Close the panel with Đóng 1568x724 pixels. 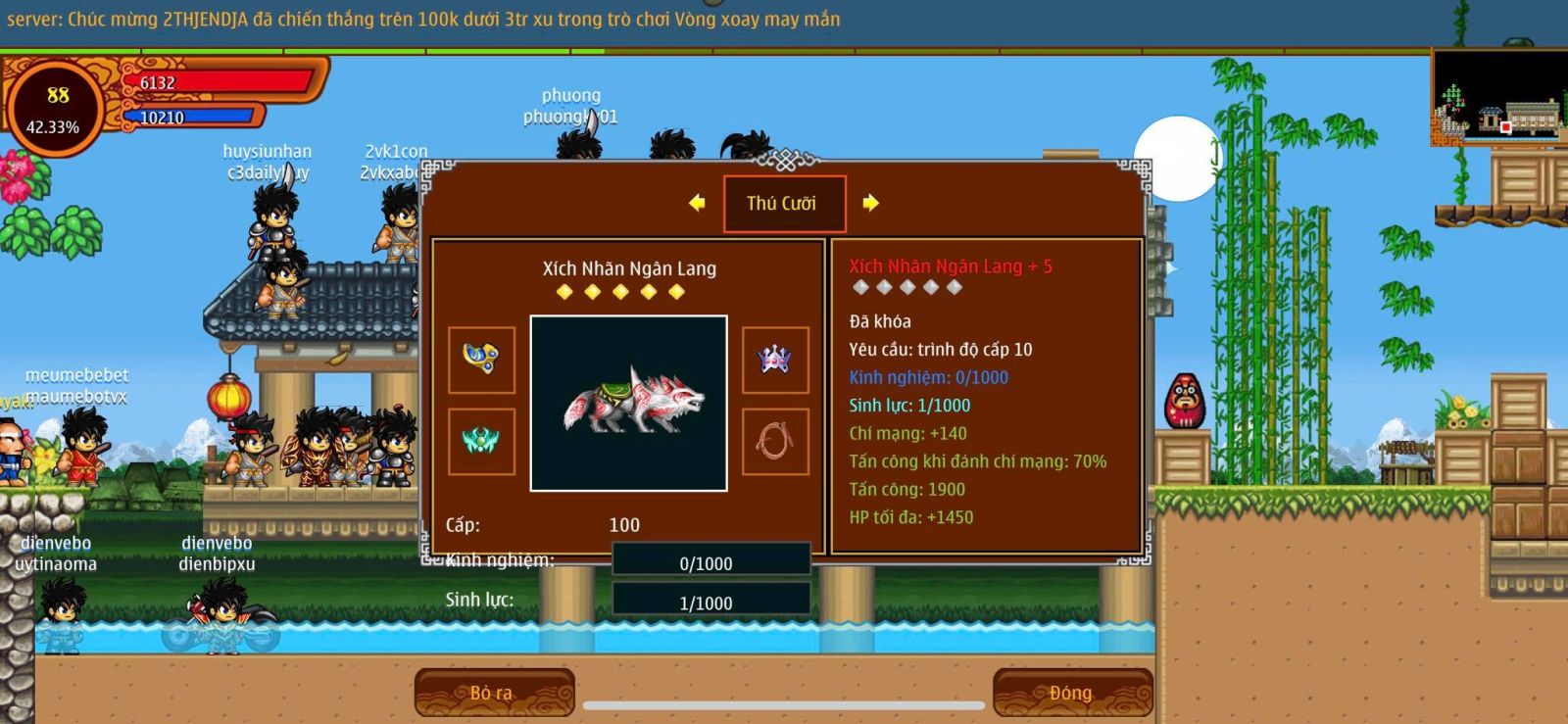(x=1071, y=693)
